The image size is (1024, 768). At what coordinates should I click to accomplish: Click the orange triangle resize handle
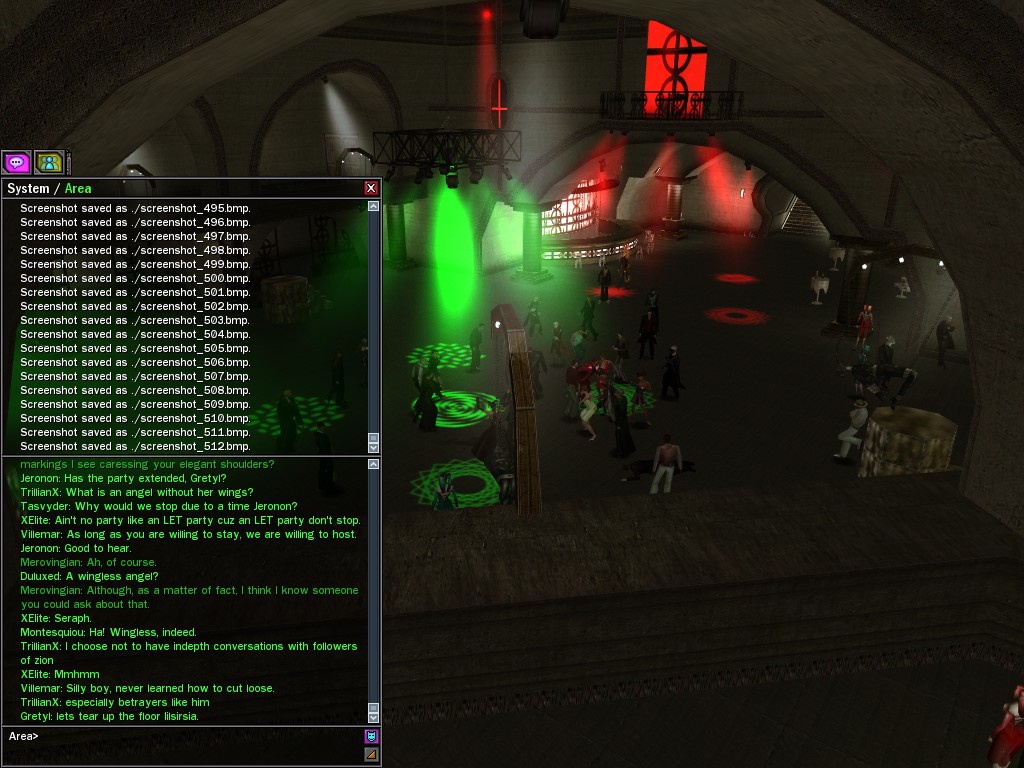371,754
